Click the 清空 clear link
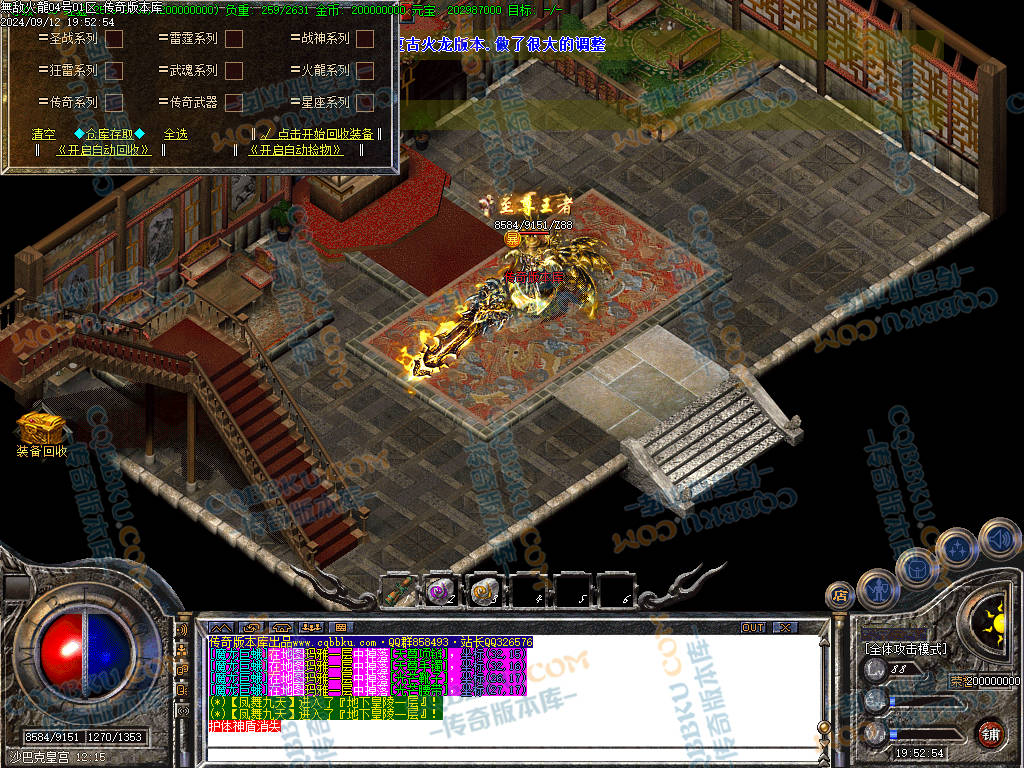1024x768 pixels. [43, 134]
